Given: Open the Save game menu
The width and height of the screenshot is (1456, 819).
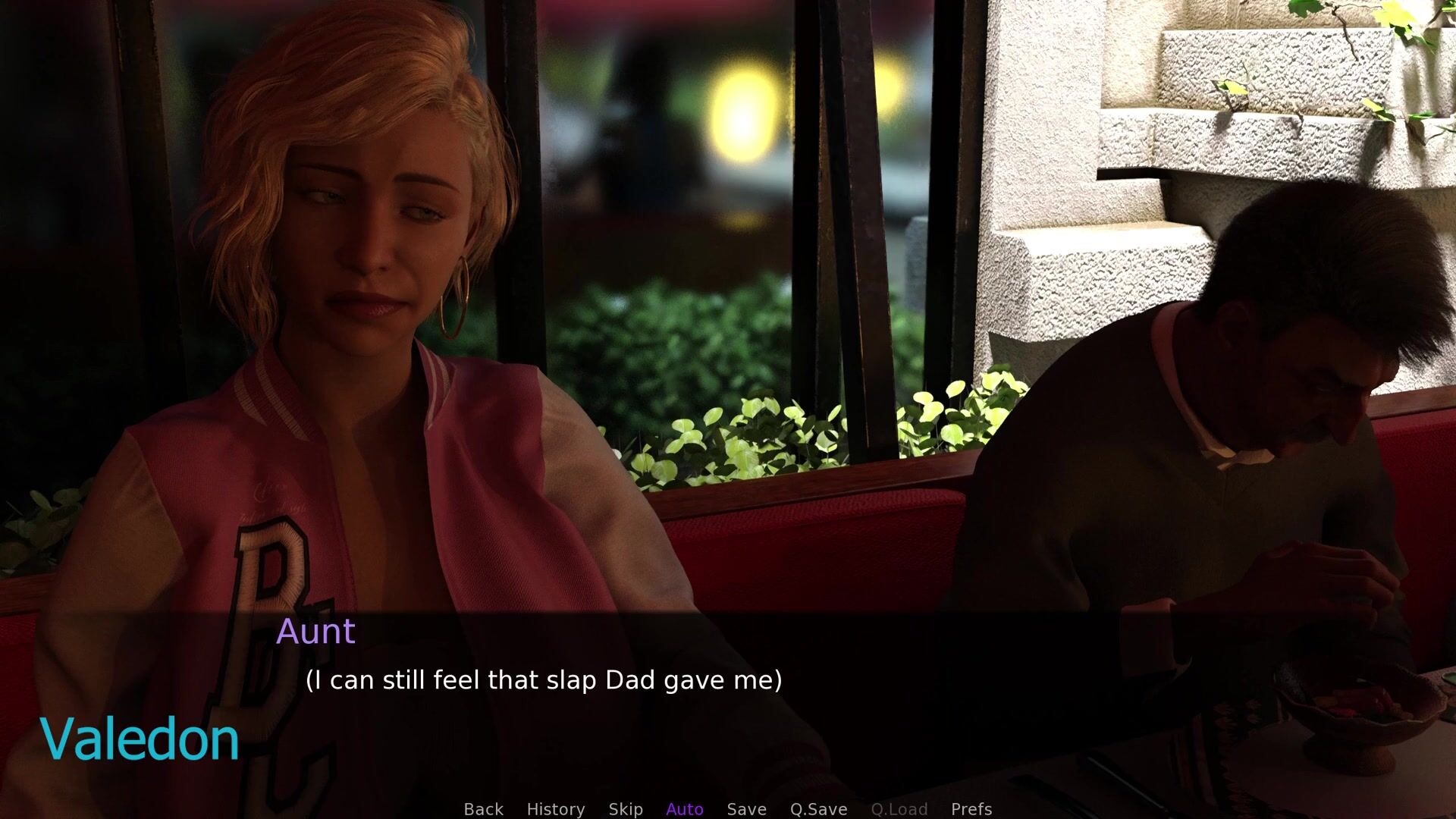Looking at the screenshot, I should (746, 809).
